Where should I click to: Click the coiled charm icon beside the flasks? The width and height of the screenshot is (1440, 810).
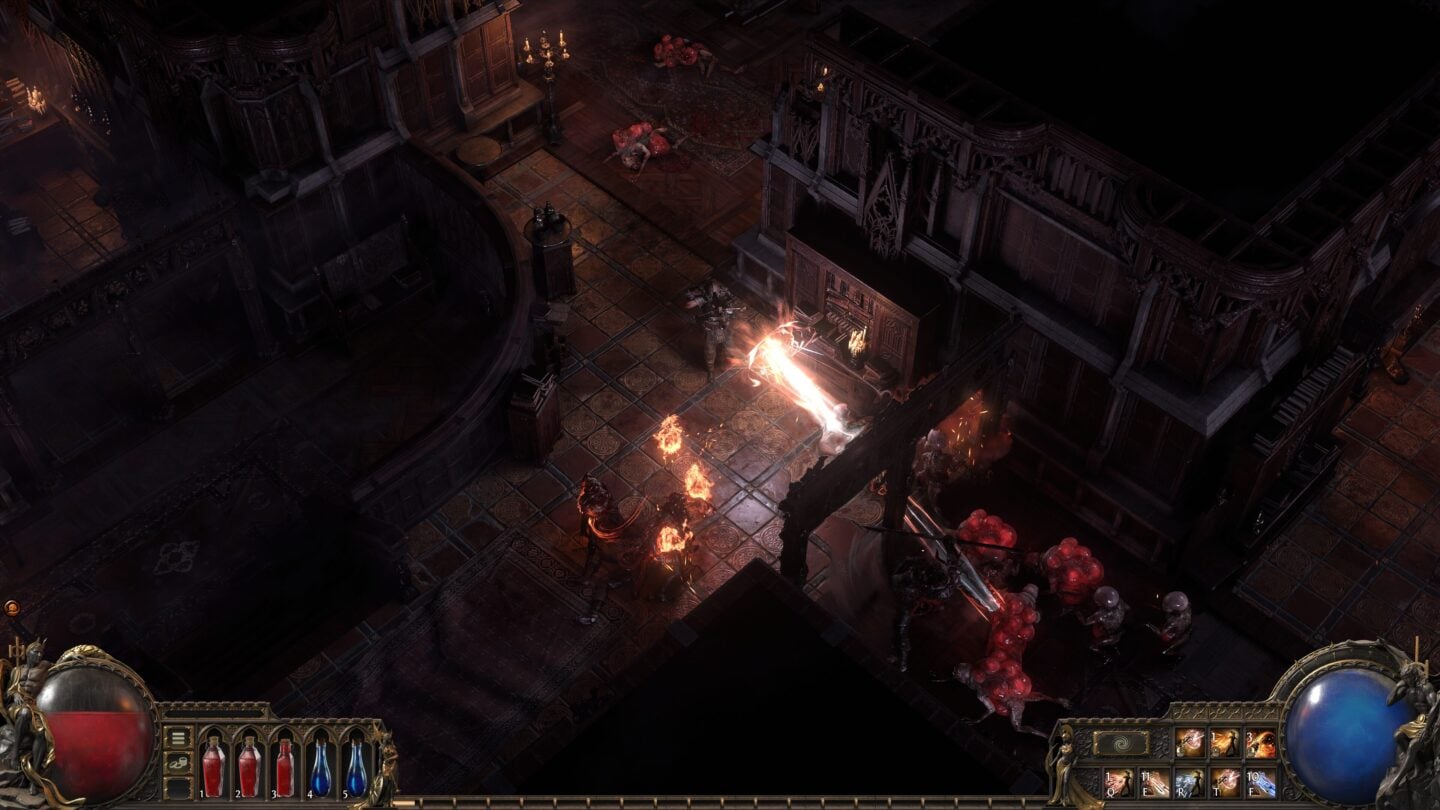coord(178,763)
